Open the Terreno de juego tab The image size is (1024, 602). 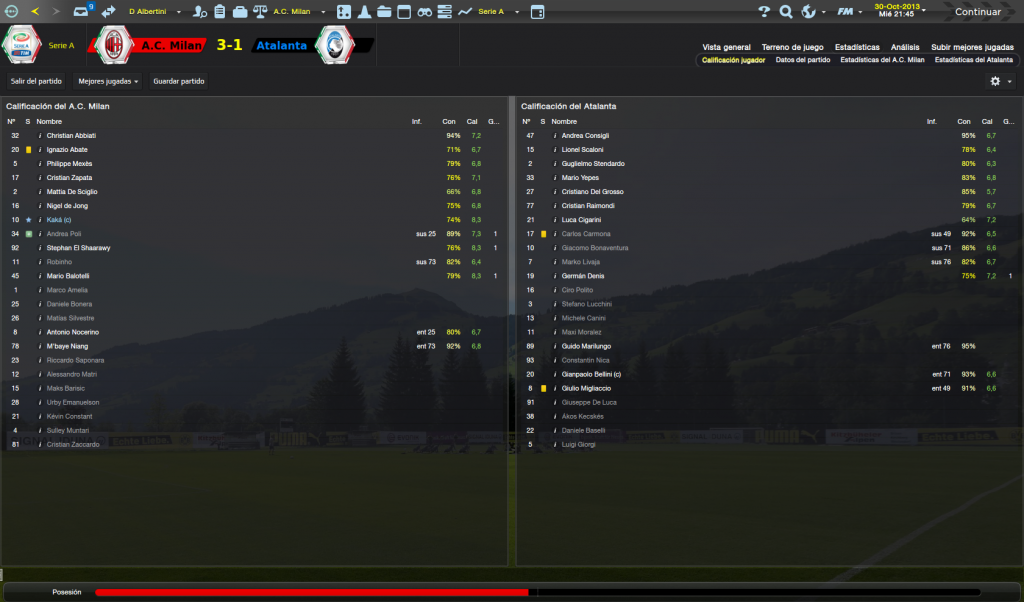point(792,47)
